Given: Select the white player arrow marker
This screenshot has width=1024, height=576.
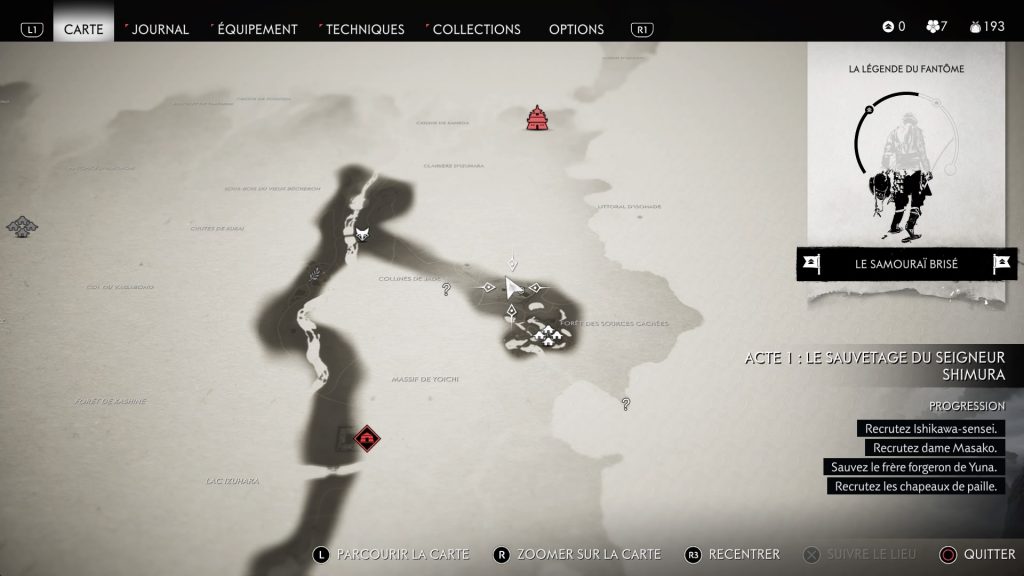Looking at the screenshot, I should point(513,288).
